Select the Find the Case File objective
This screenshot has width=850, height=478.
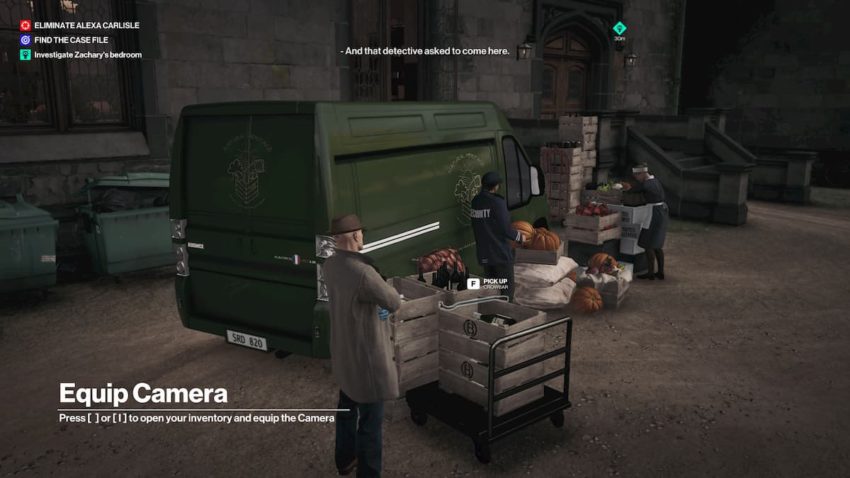73,40
